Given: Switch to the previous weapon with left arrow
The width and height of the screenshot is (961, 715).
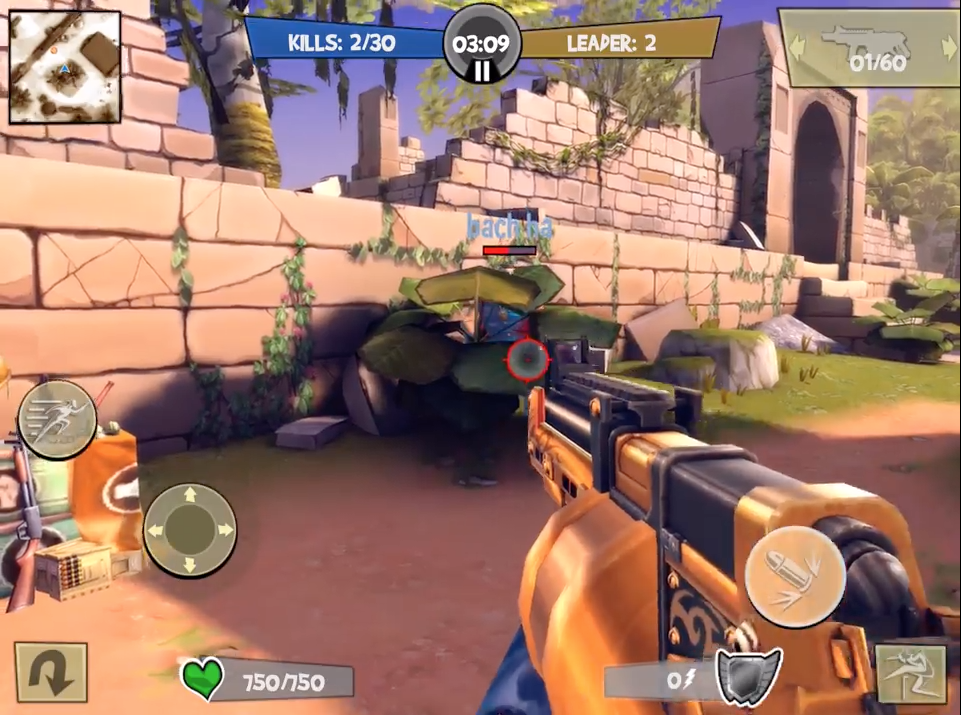Looking at the screenshot, I should pyautogui.click(x=797, y=46).
